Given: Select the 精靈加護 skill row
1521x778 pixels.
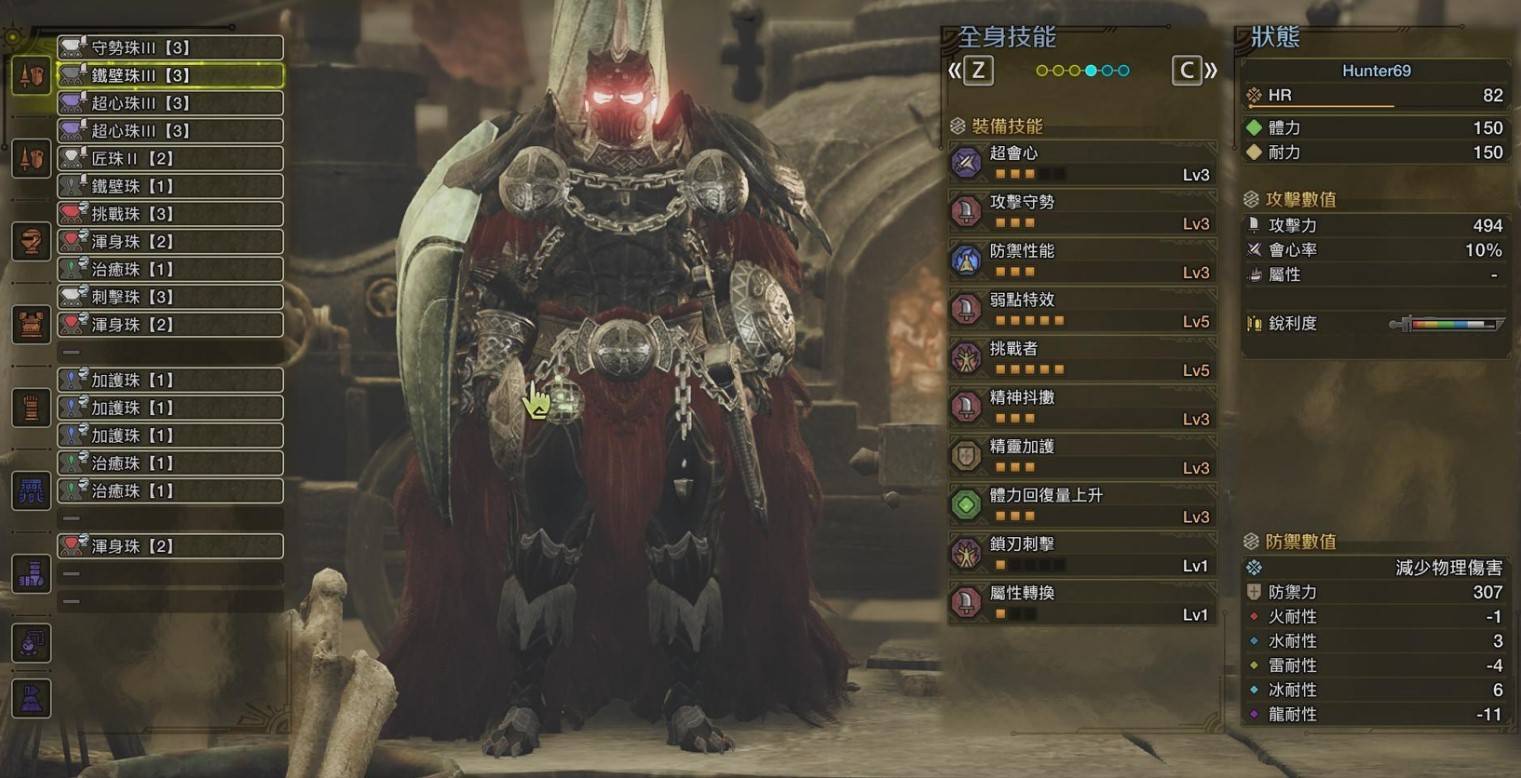Looking at the screenshot, I should (x=1082, y=456).
